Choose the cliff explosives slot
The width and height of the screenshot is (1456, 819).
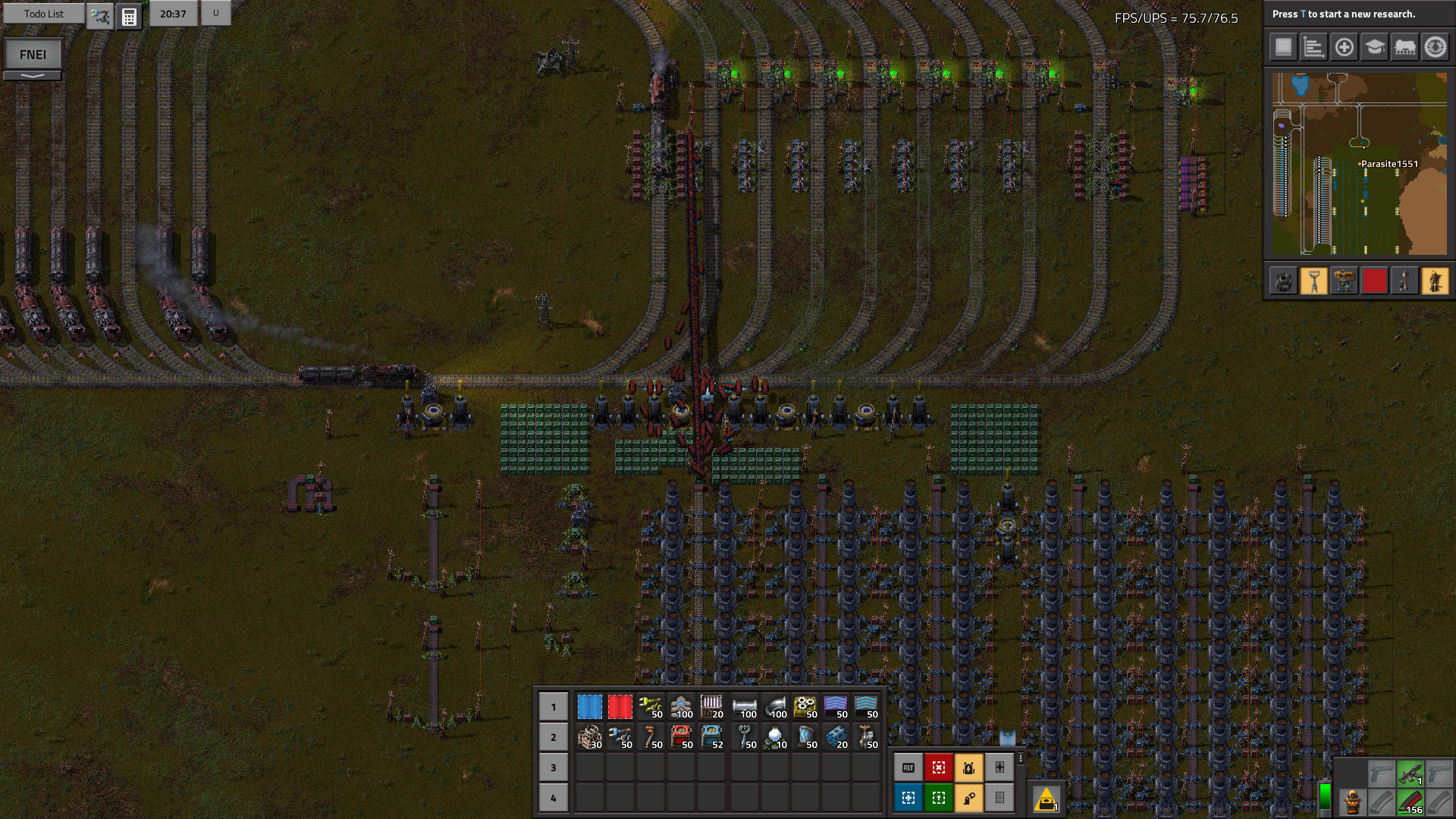click(x=836, y=737)
